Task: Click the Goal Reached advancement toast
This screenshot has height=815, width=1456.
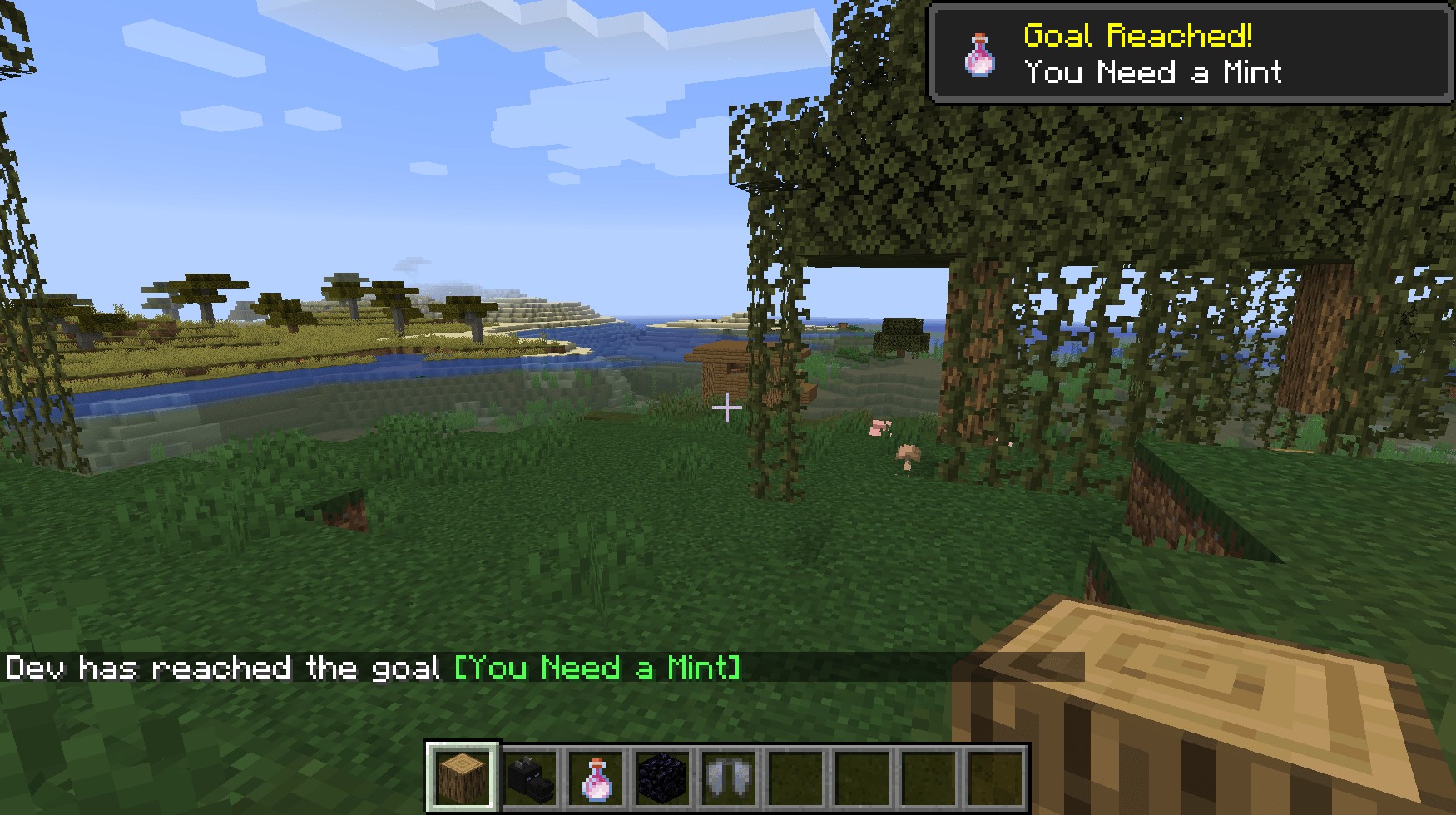Action: point(1191,53)
